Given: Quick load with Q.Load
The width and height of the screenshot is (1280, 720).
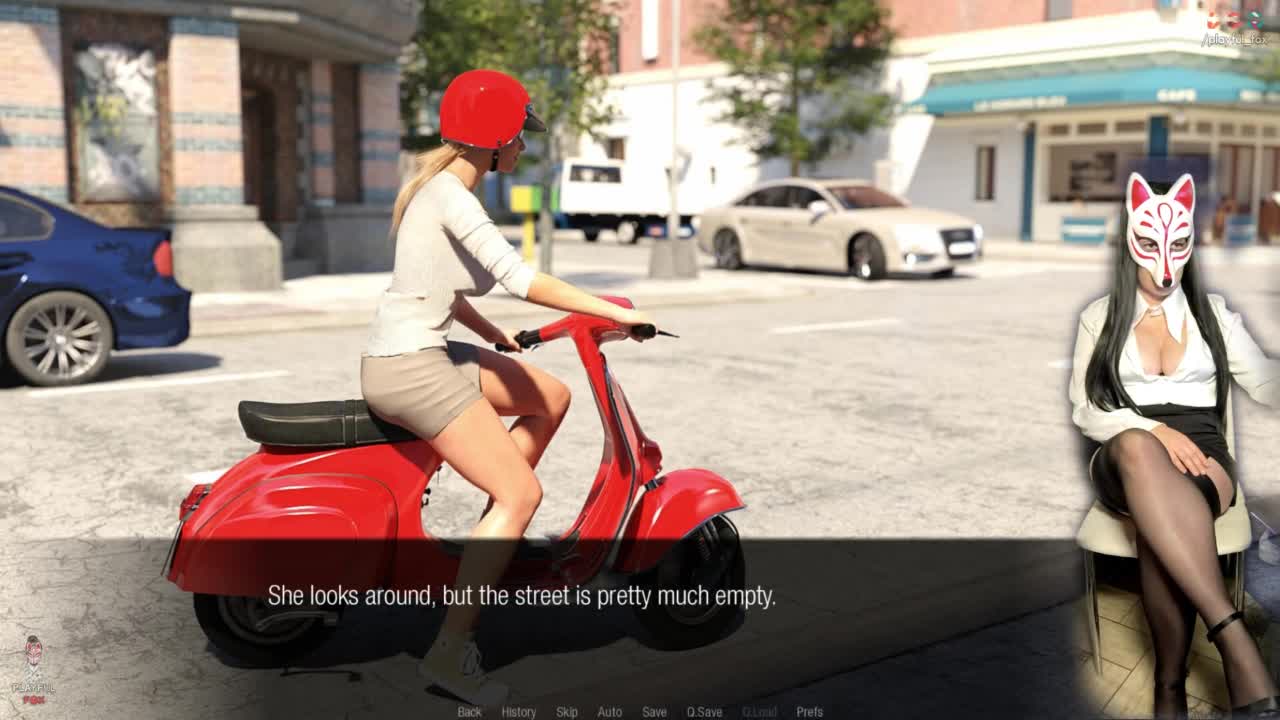Looking at the screenshot, I should [759, 712].
